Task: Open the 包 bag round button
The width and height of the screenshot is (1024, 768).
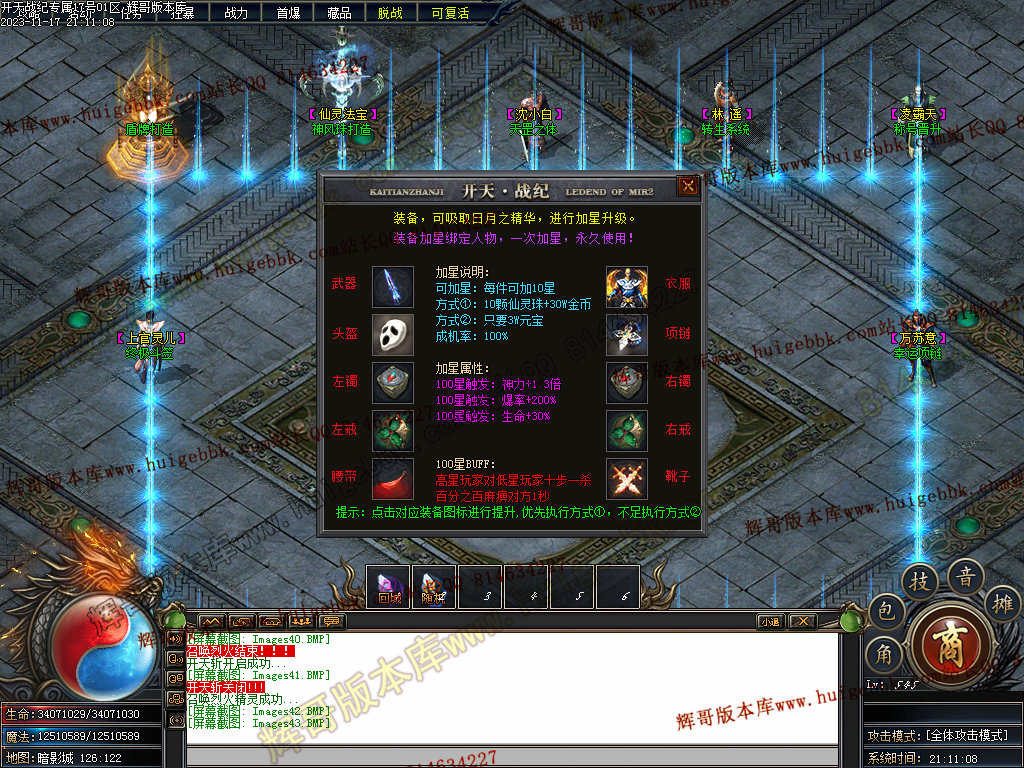Action: pos(886,611)
